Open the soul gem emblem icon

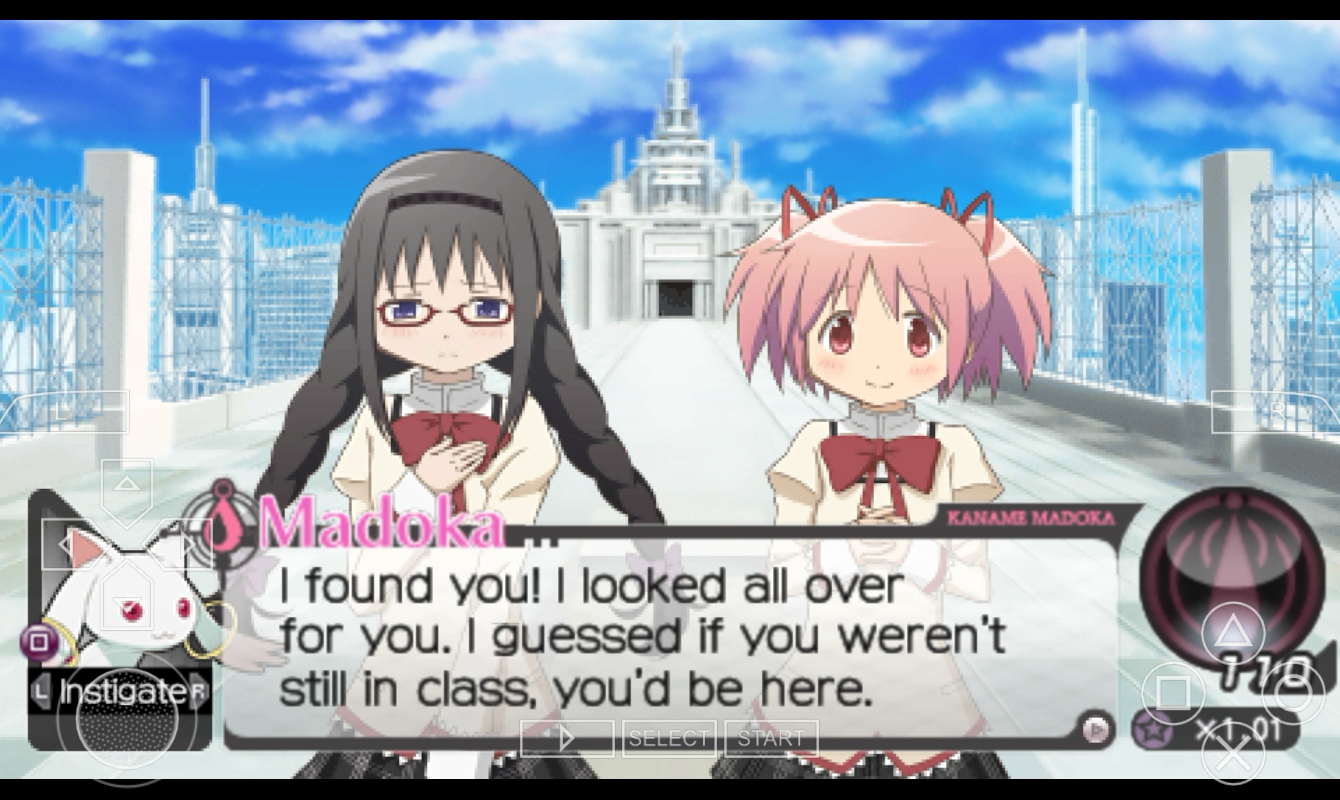[x=1227, y=566]
